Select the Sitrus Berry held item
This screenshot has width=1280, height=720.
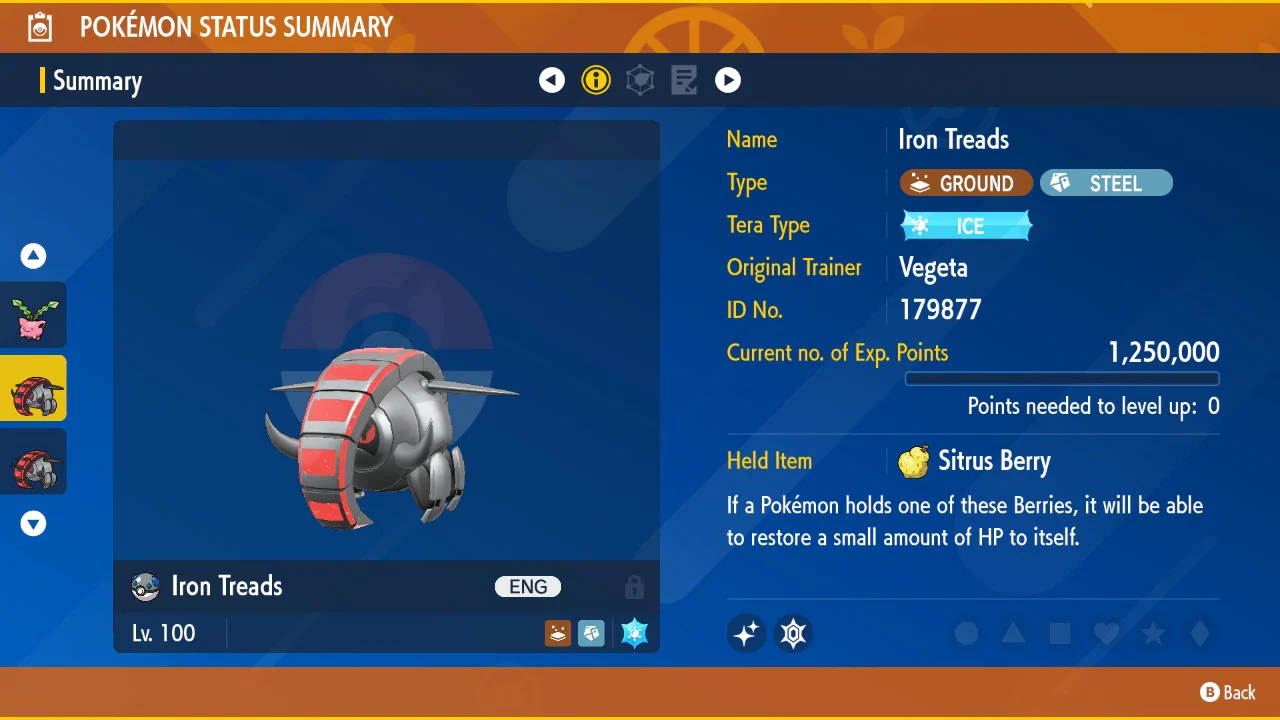click(x=975, y=461)
